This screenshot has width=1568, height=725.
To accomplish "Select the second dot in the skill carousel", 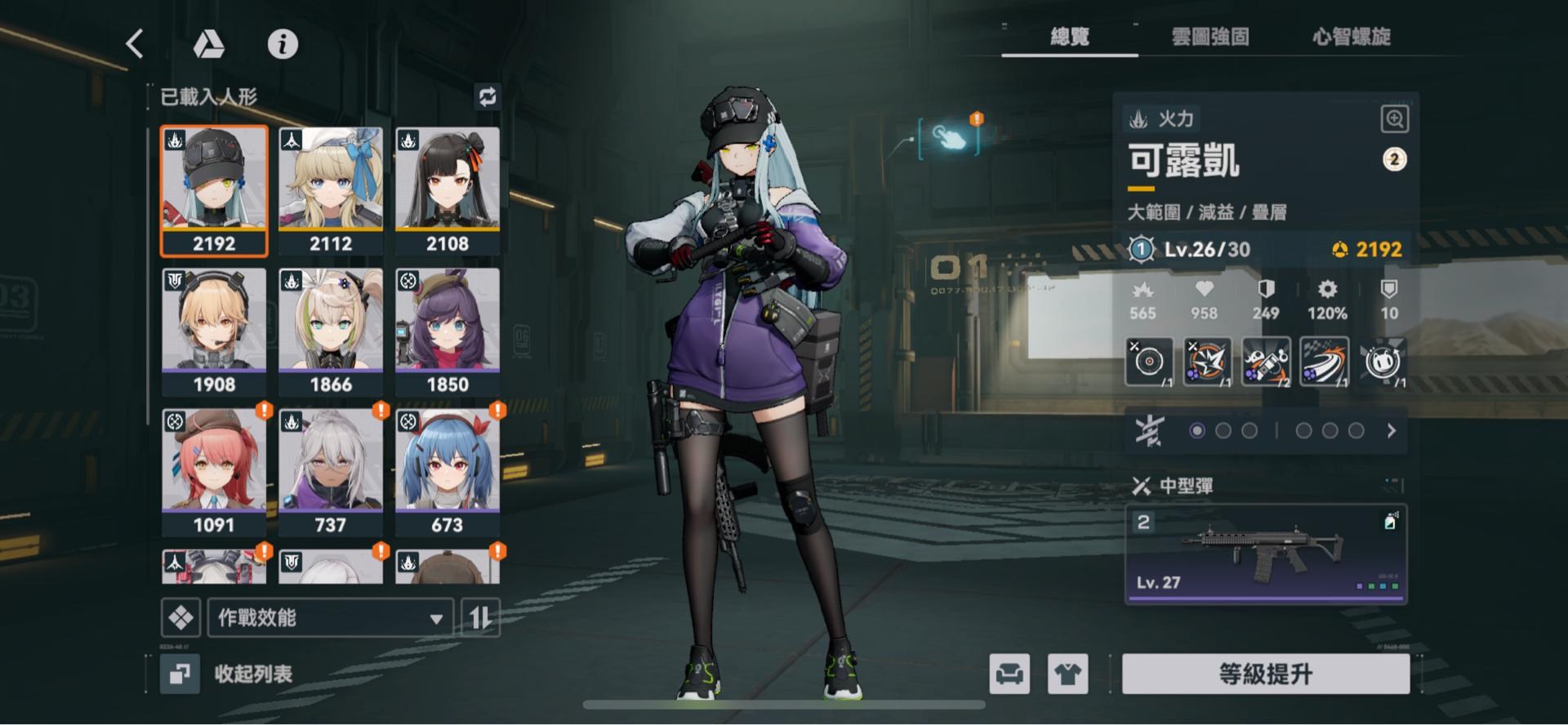I will click(1223, 429).
